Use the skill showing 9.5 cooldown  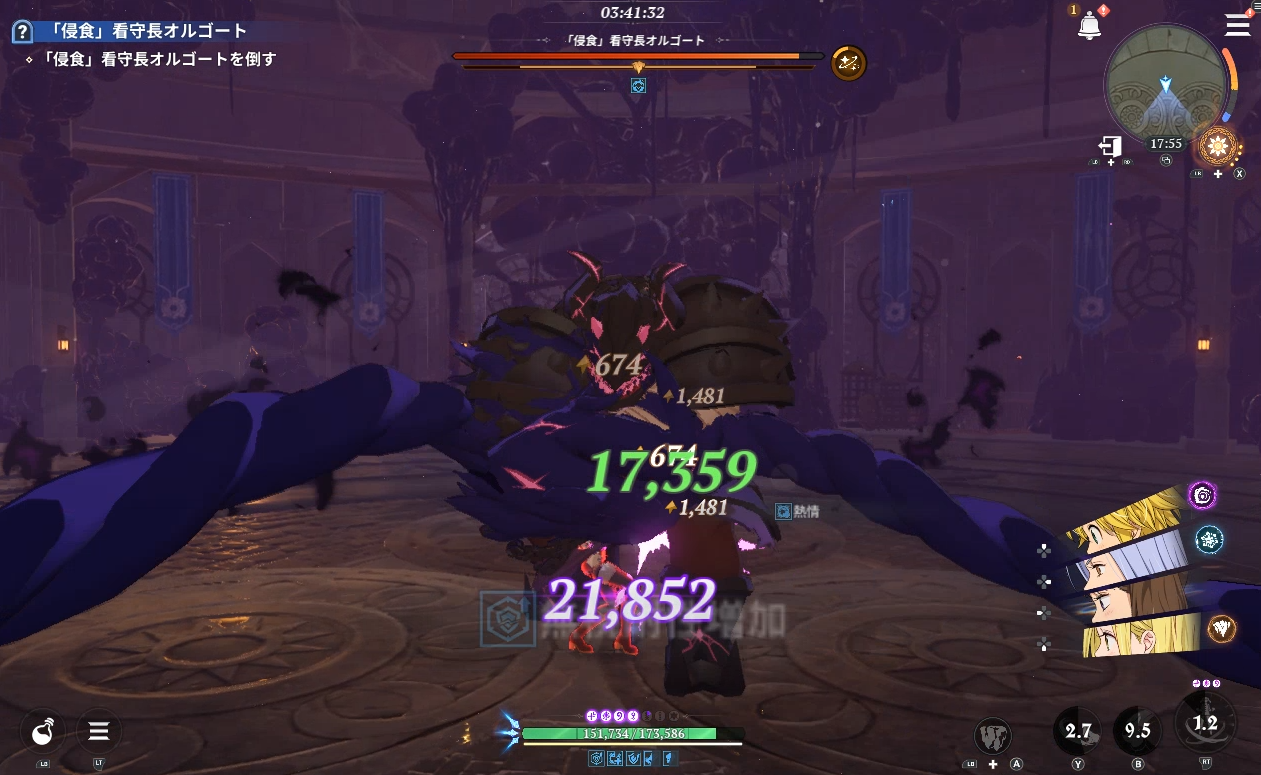pos(1138,731)
